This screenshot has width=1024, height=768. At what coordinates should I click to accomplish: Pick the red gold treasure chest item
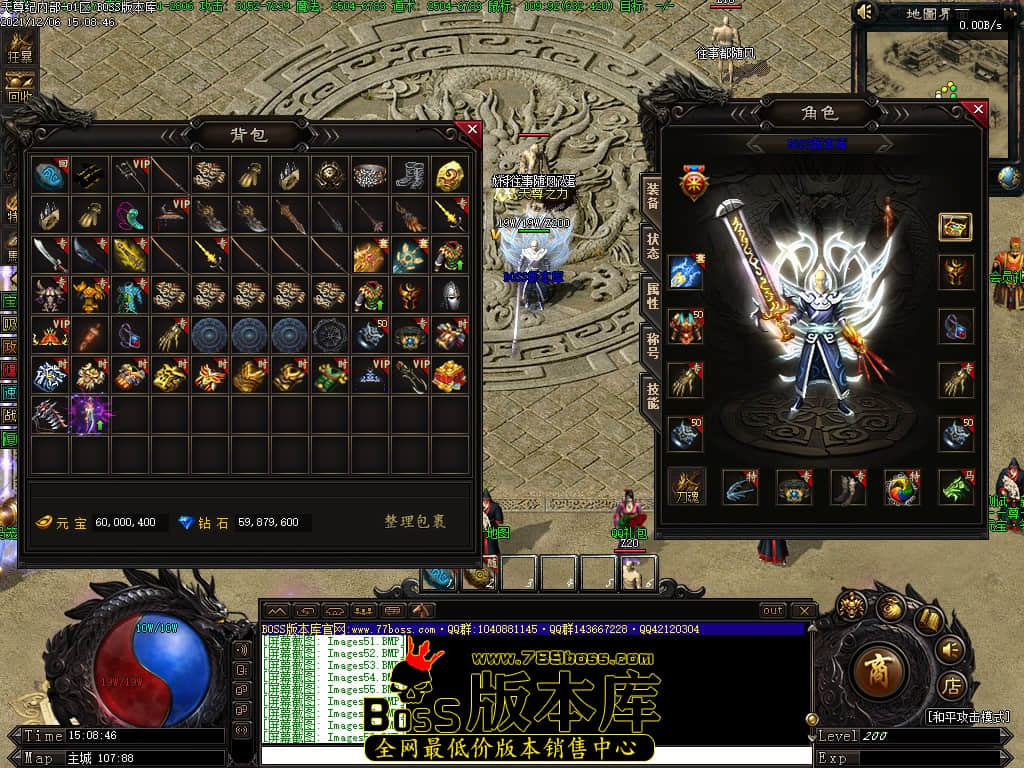coord(450,375)
